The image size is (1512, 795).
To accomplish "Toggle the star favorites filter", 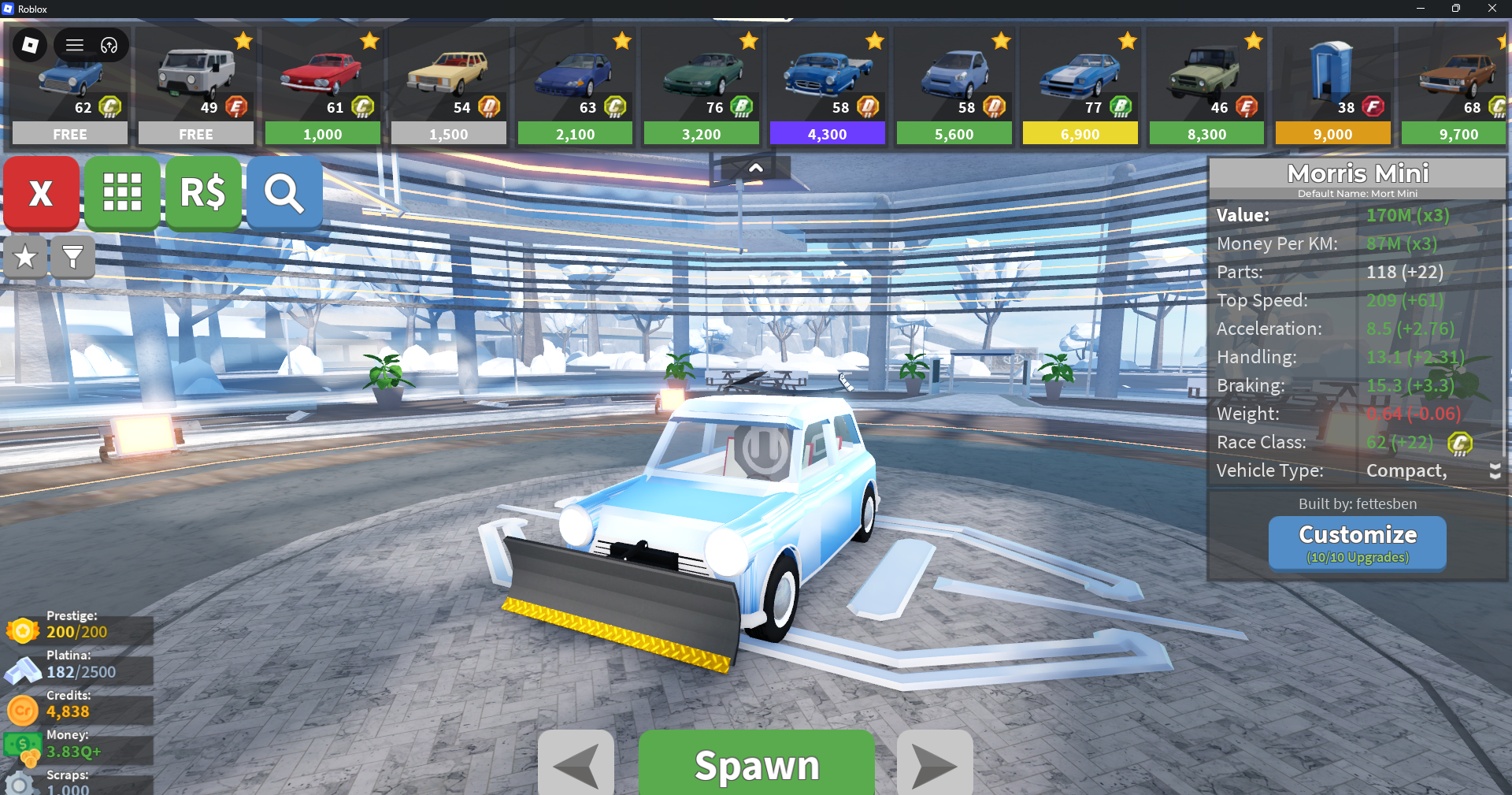I will pyautogui.click(x=25, y=257).
